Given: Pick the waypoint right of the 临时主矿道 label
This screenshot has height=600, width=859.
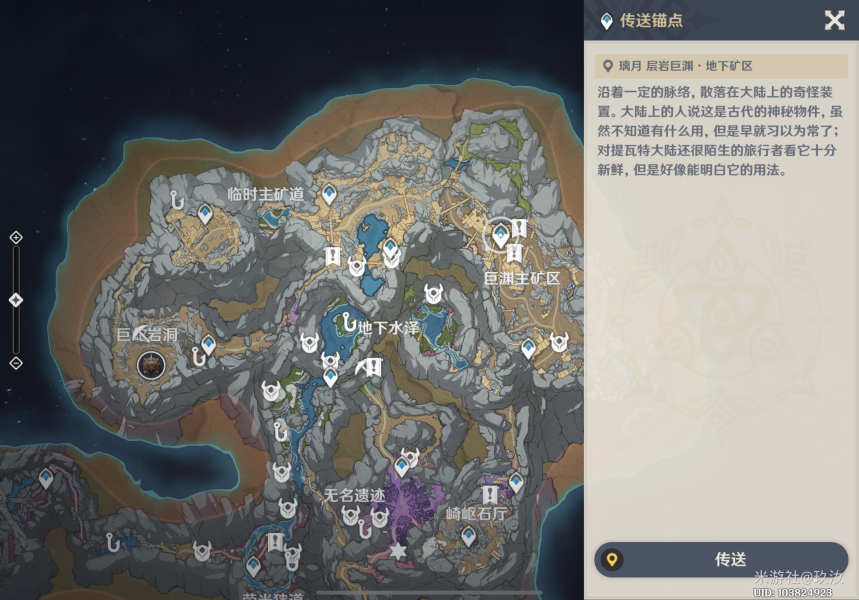Looking at the screenshot, I should [x=328, y=193].
